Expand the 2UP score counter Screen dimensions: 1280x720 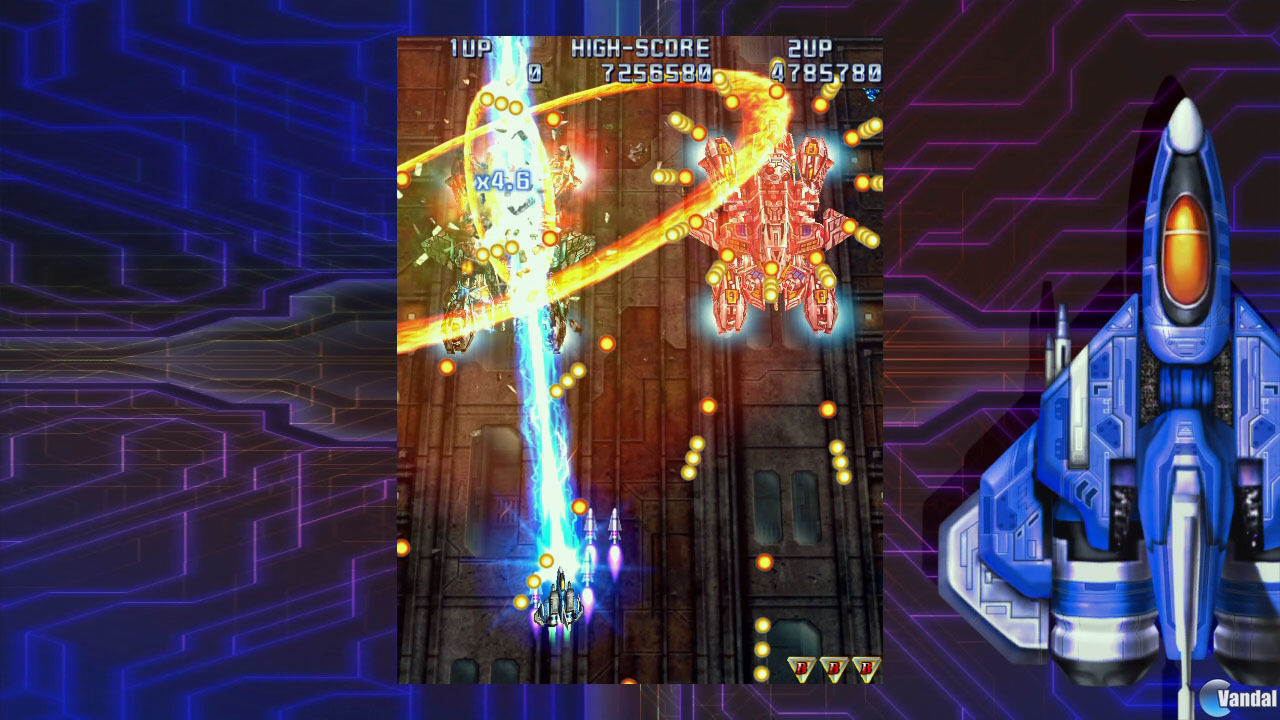[x=825, y=68]
